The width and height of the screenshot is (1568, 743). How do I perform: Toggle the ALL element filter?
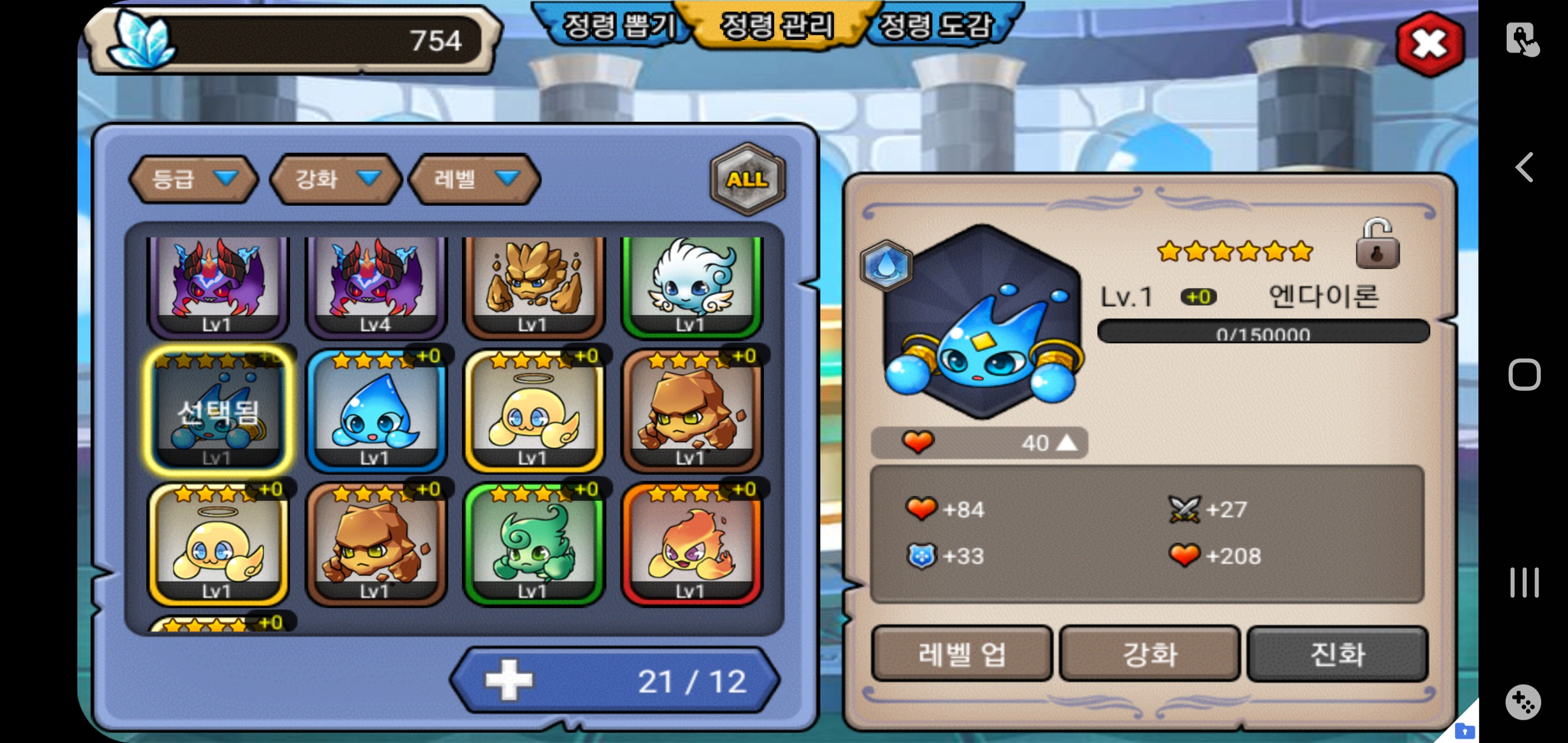(x=747, y=179)
